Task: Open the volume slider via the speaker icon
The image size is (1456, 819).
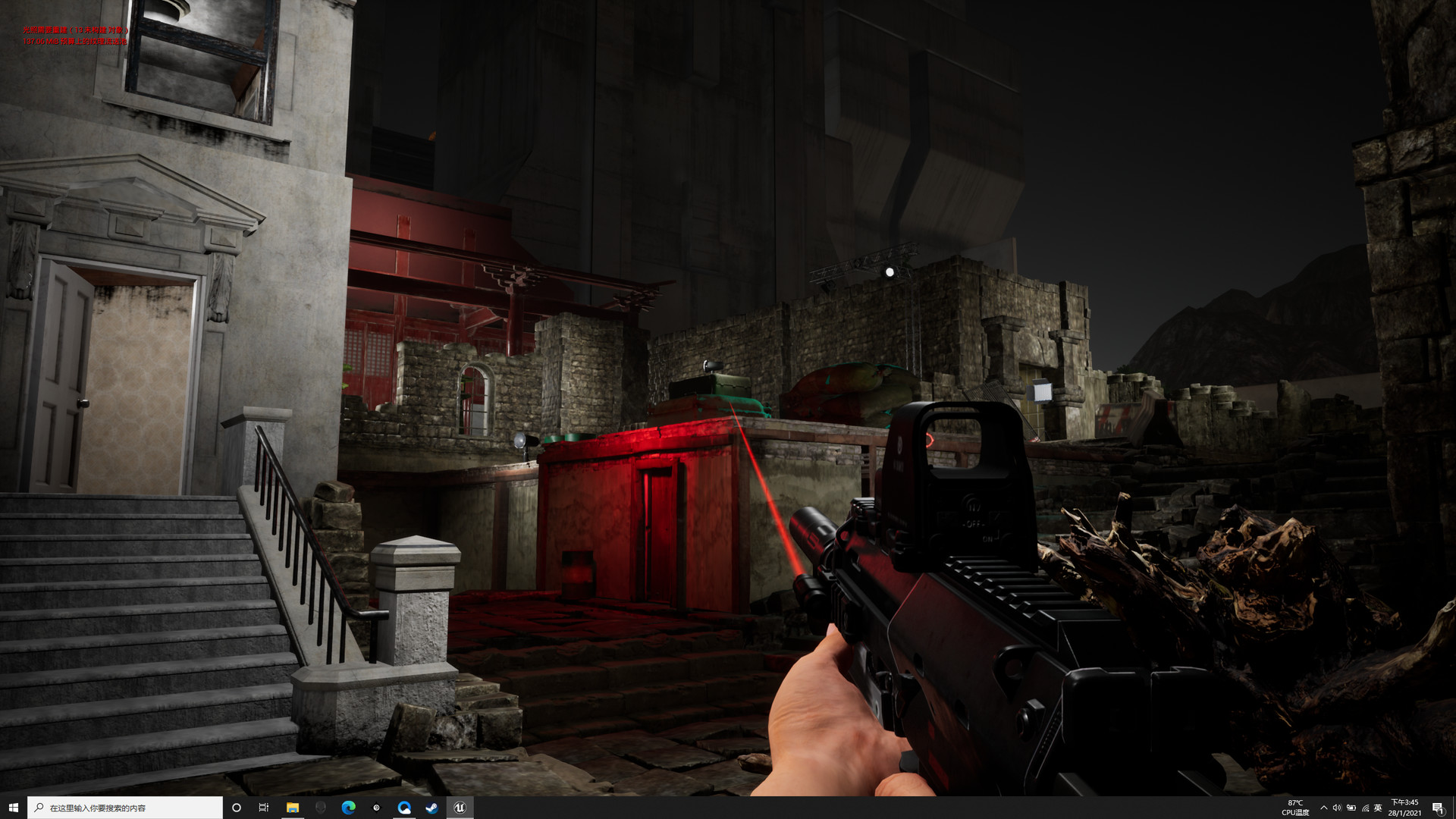Action: [1336, 808]
